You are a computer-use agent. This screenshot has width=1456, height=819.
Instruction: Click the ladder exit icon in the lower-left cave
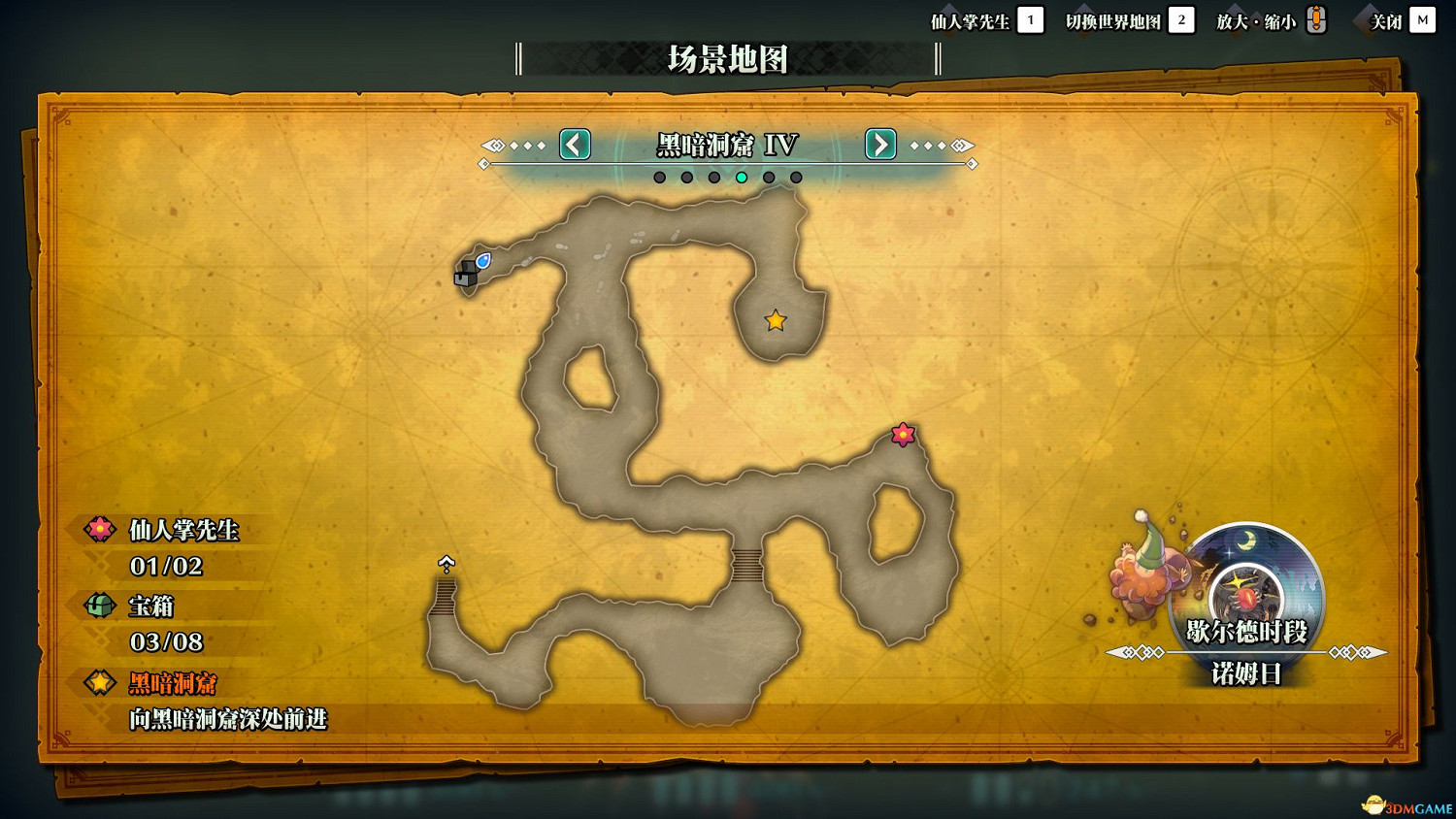[x=446, y=561]
